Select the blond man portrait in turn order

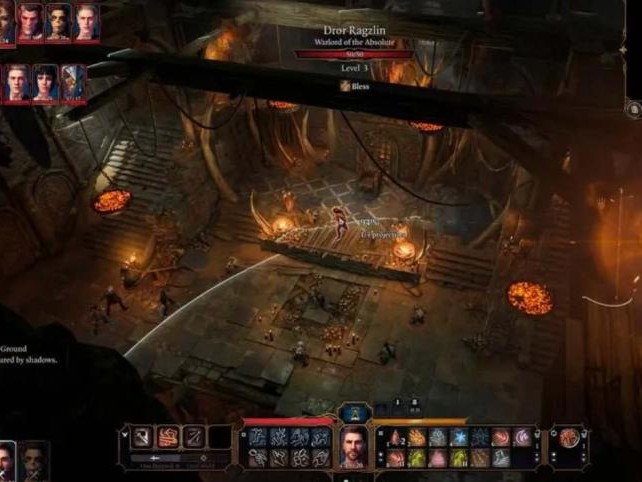tap(17, 82)
